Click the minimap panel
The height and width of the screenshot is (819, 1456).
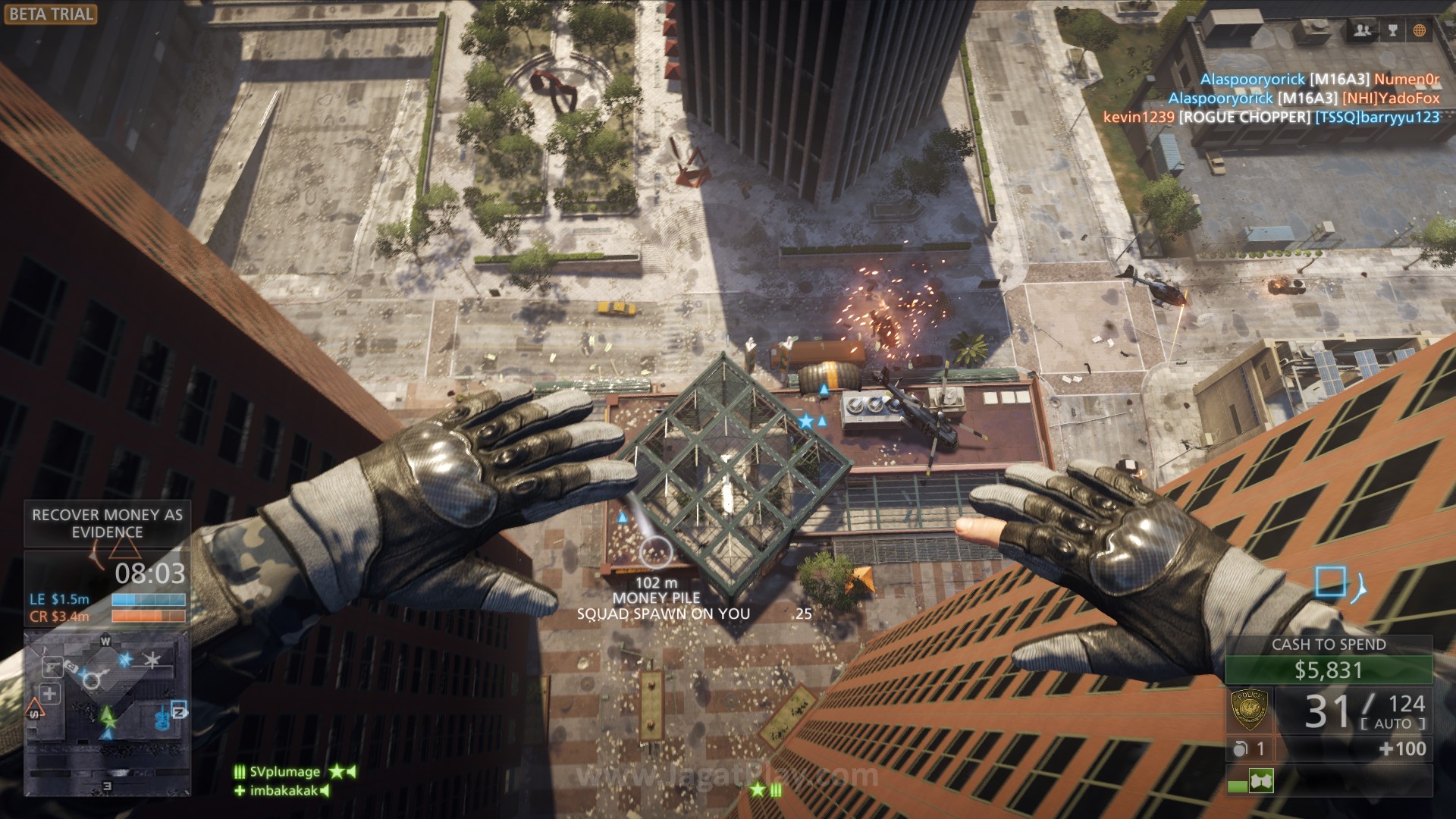(x=106, y=713)
